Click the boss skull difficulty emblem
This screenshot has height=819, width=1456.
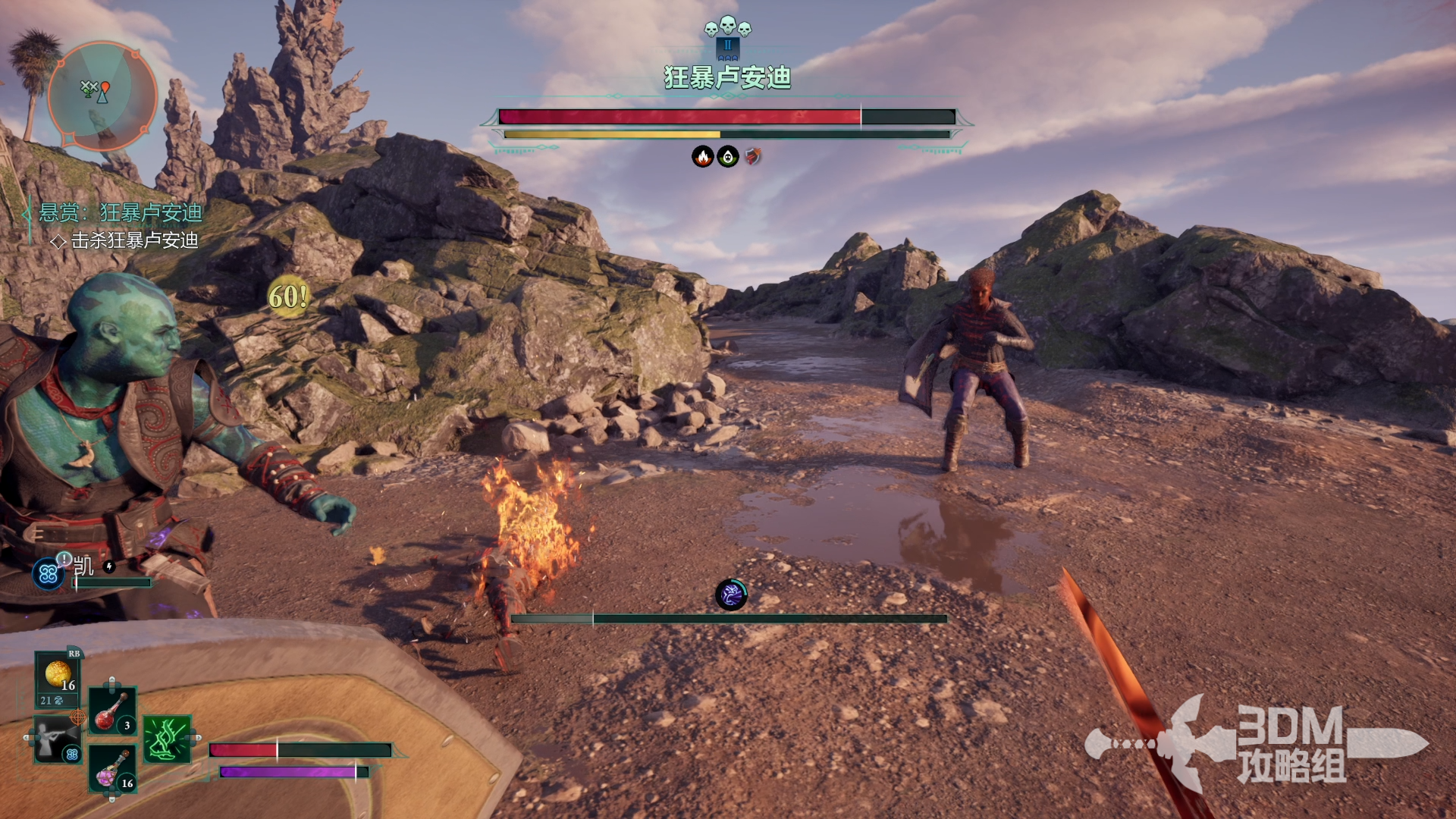coord(727,28)
